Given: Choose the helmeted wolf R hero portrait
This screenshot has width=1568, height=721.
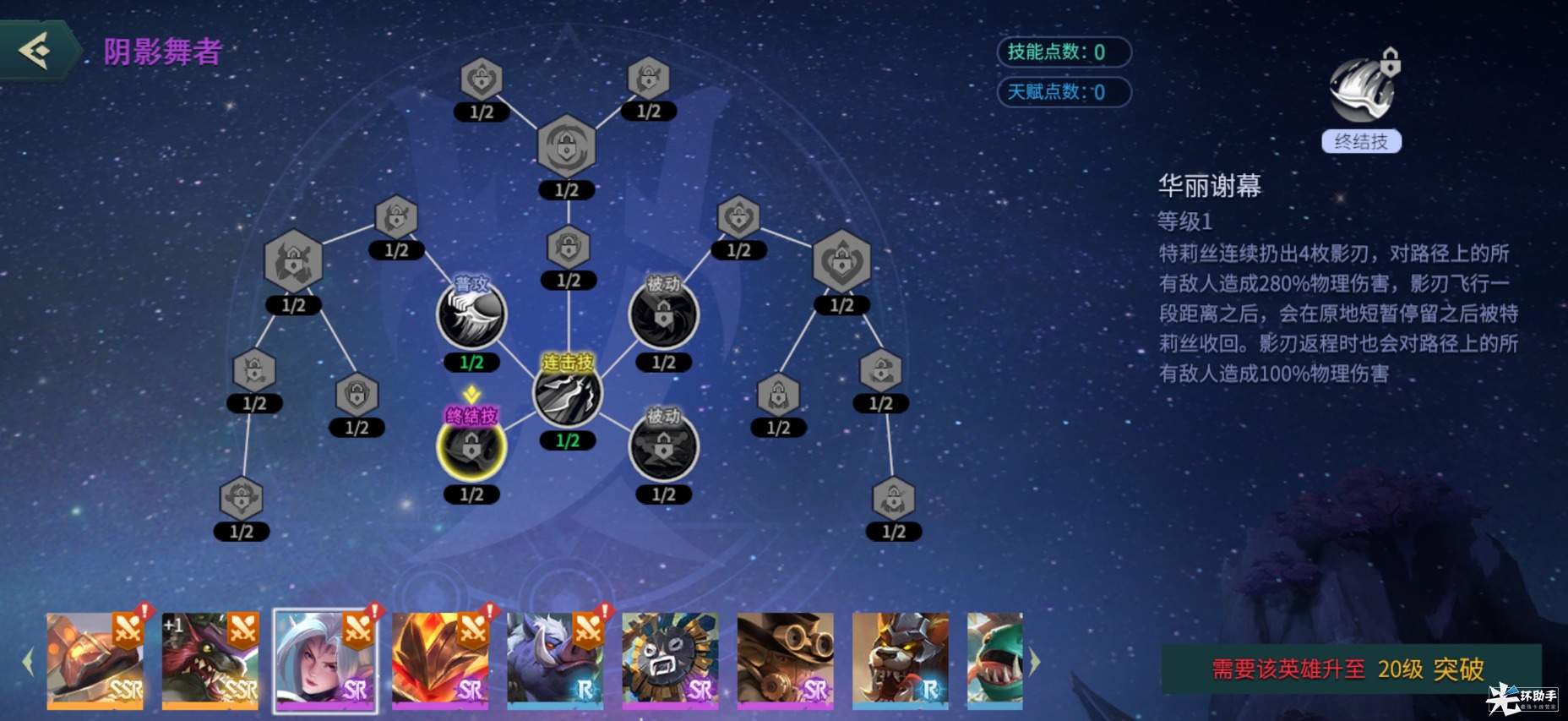Looking at the screenshot, I should (x=900, y=660).
